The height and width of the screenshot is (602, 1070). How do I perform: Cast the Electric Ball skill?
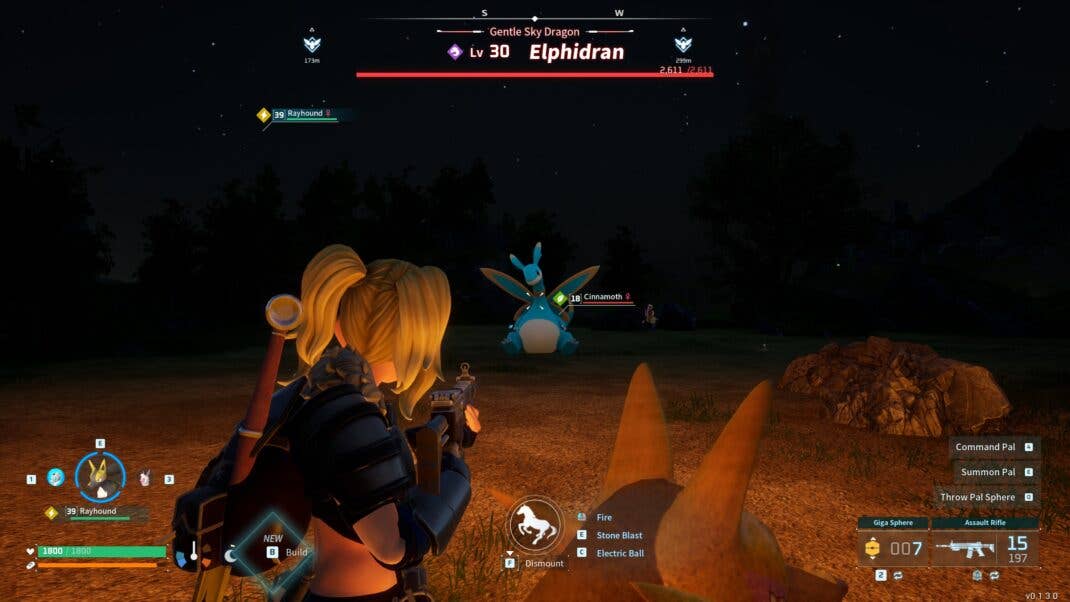[x=620, y=553]
